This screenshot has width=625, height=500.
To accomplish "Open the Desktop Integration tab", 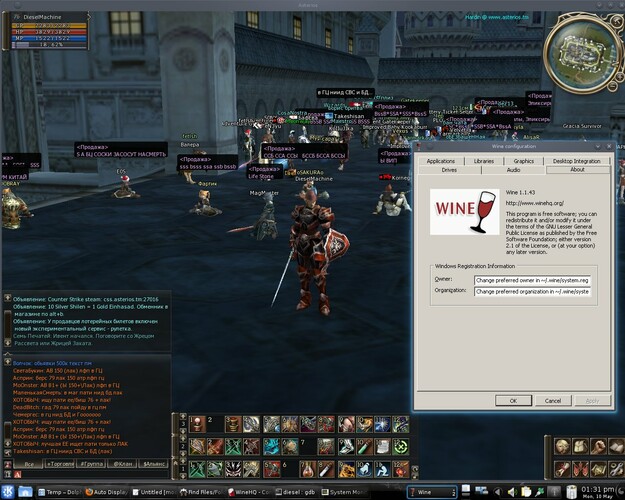I will [x=577, y=160].
